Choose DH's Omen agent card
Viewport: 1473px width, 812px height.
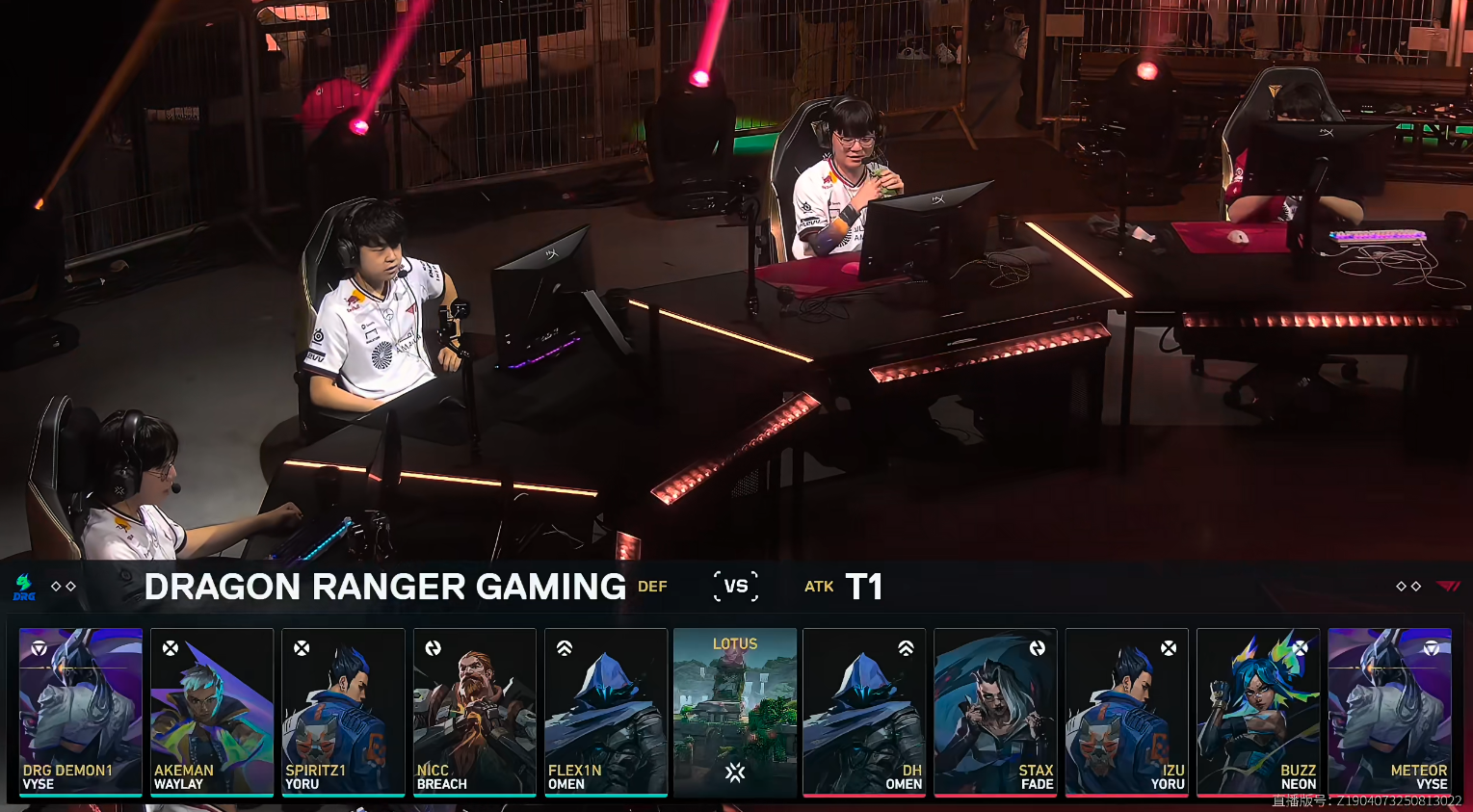(864, 712)
